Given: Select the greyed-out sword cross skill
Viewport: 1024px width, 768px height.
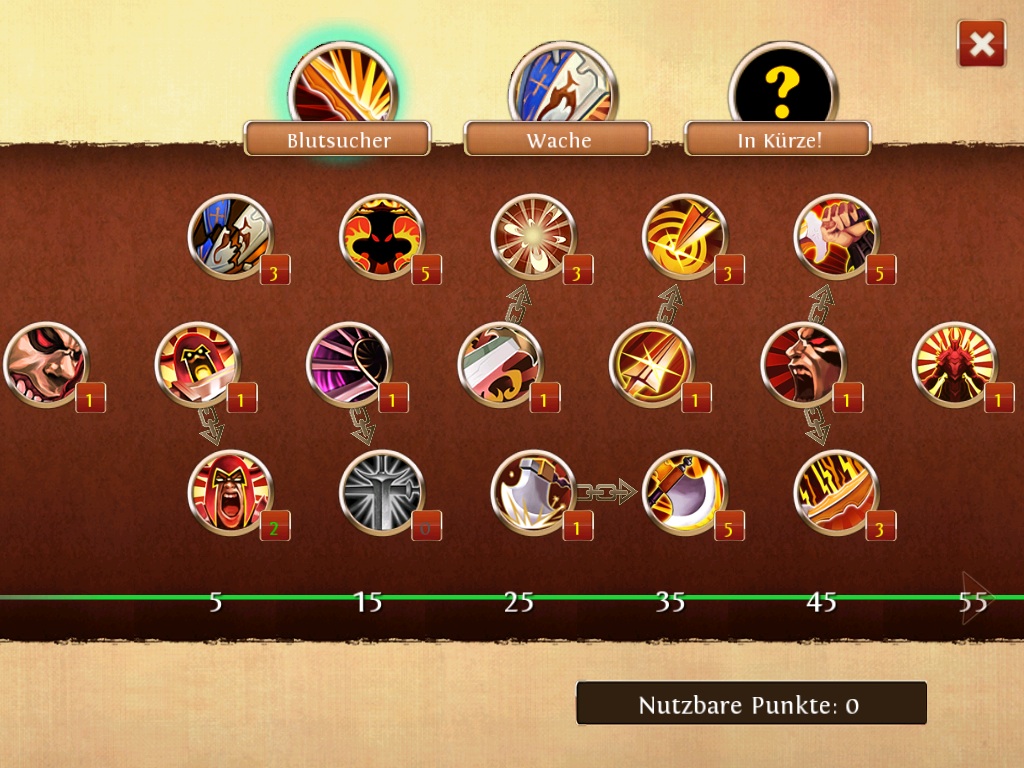Looking at the screenshot, I should [x=382, y=492].
